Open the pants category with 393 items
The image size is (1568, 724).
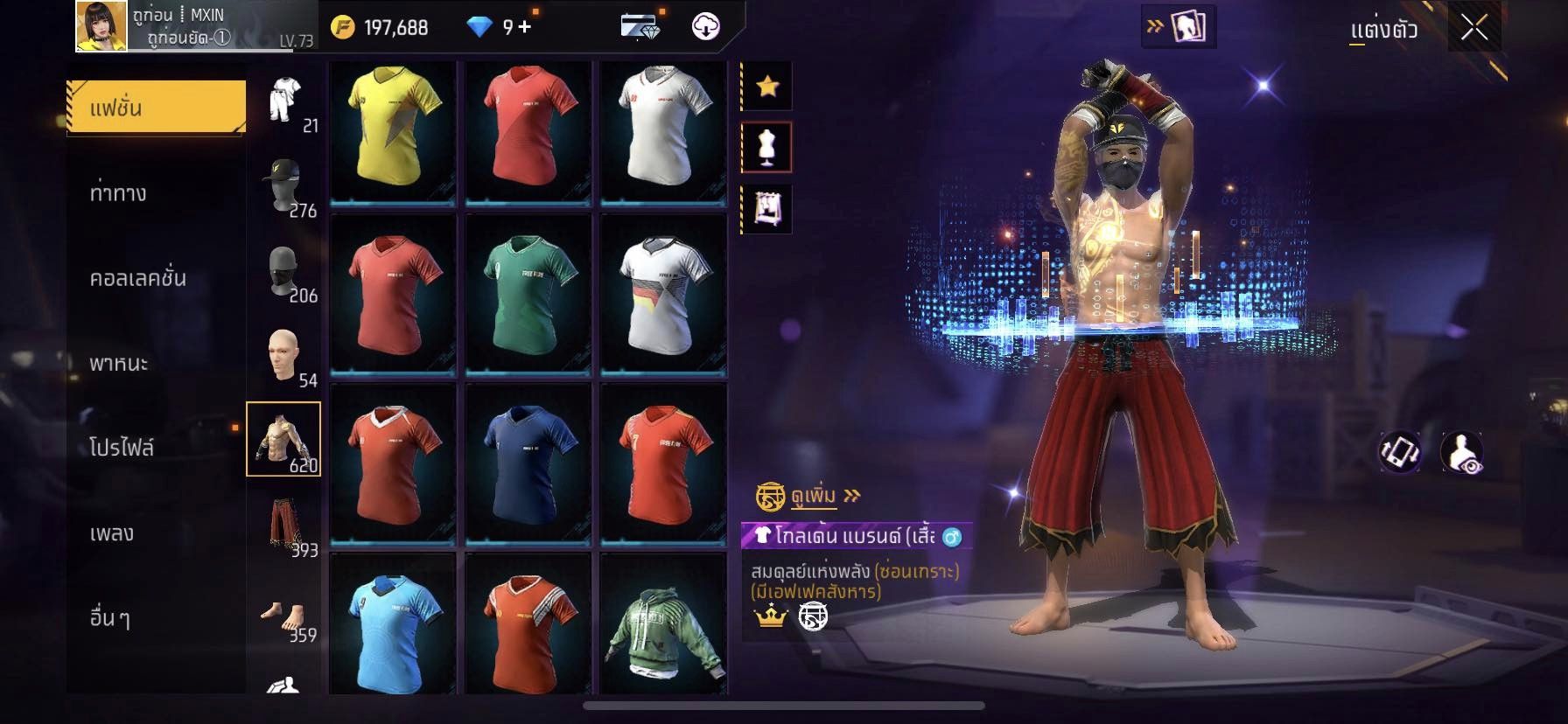click(284, 525)
